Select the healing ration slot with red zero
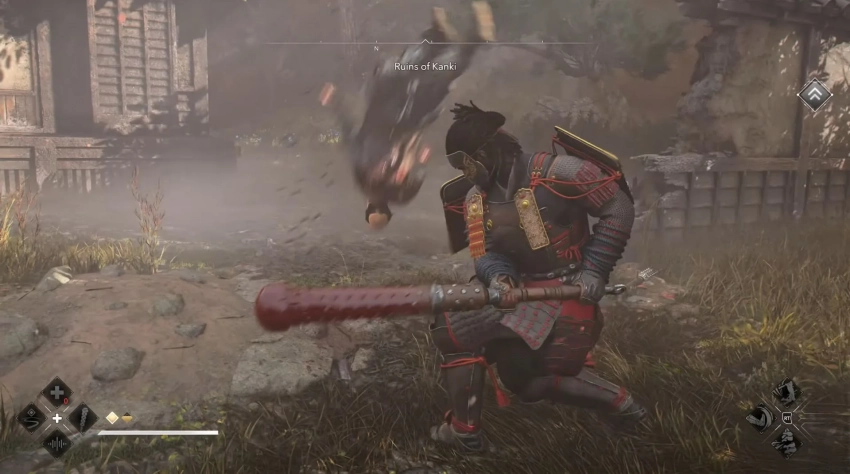The width and height of the screenshot is (850, 474). click(x=57, y=391)
